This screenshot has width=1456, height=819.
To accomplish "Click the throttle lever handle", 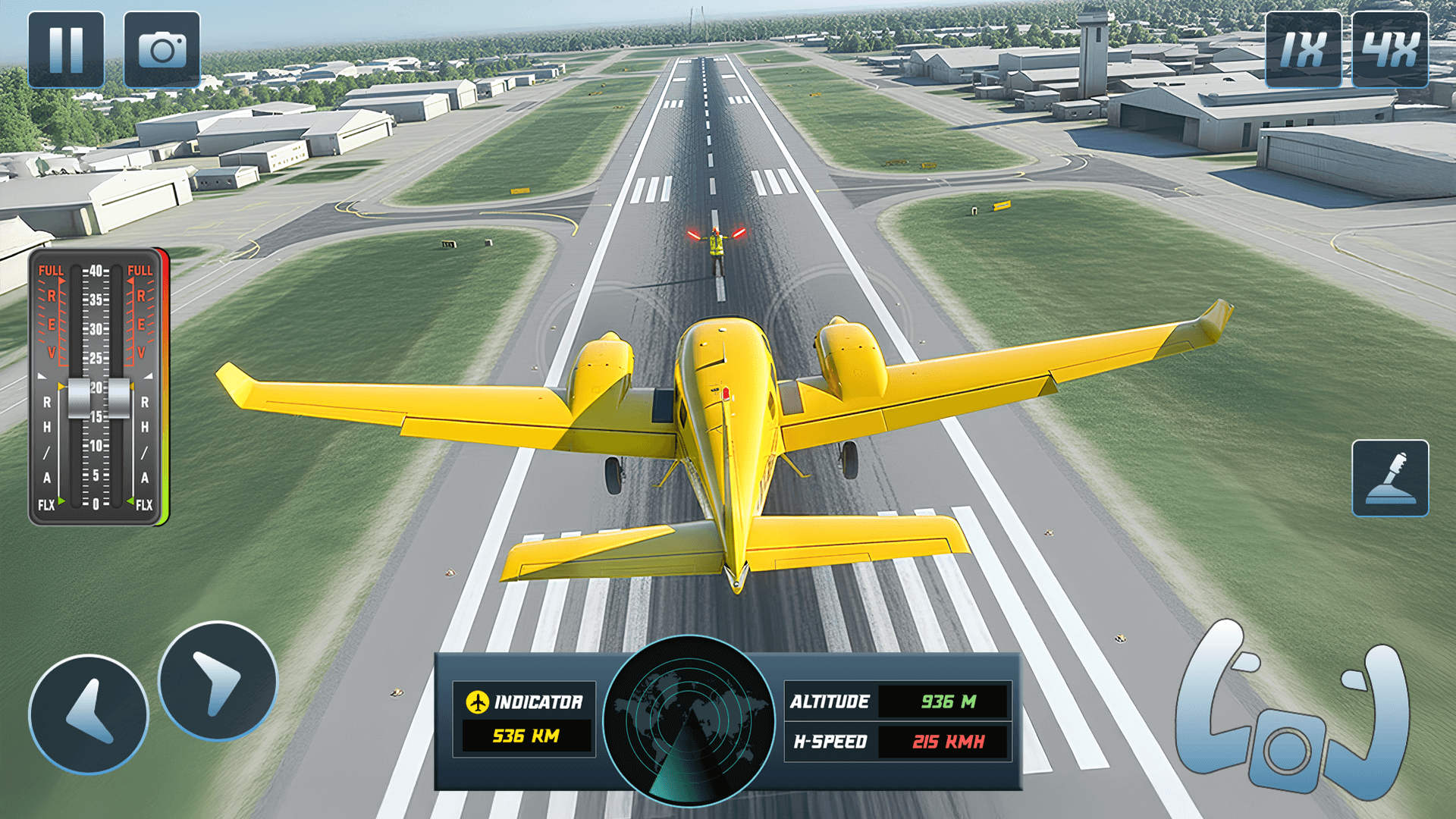I will (99, 398).
